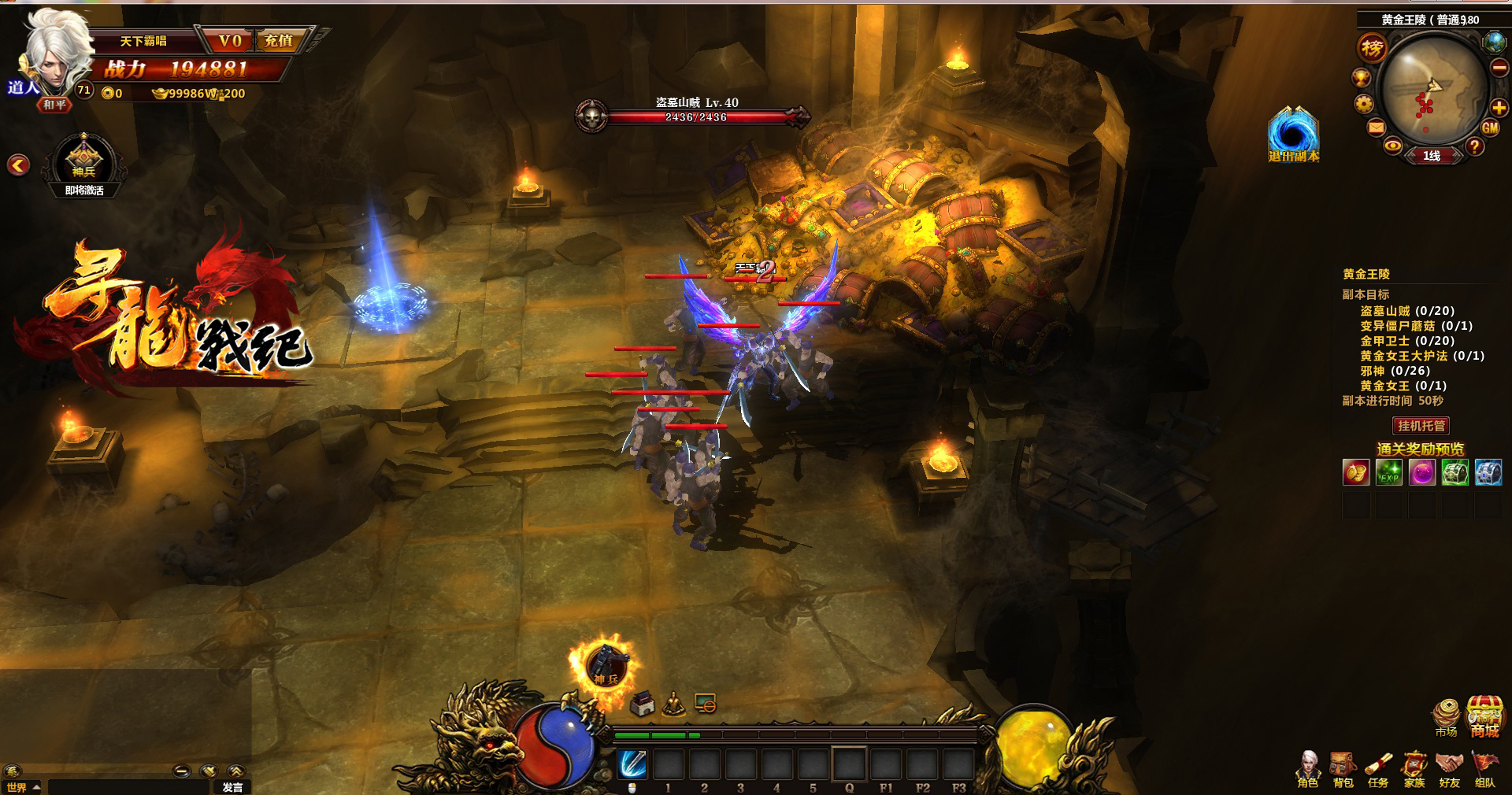Select the blue sword slash skill slot
This screenshot has height=795, width=1512.
tap(632, 764)
